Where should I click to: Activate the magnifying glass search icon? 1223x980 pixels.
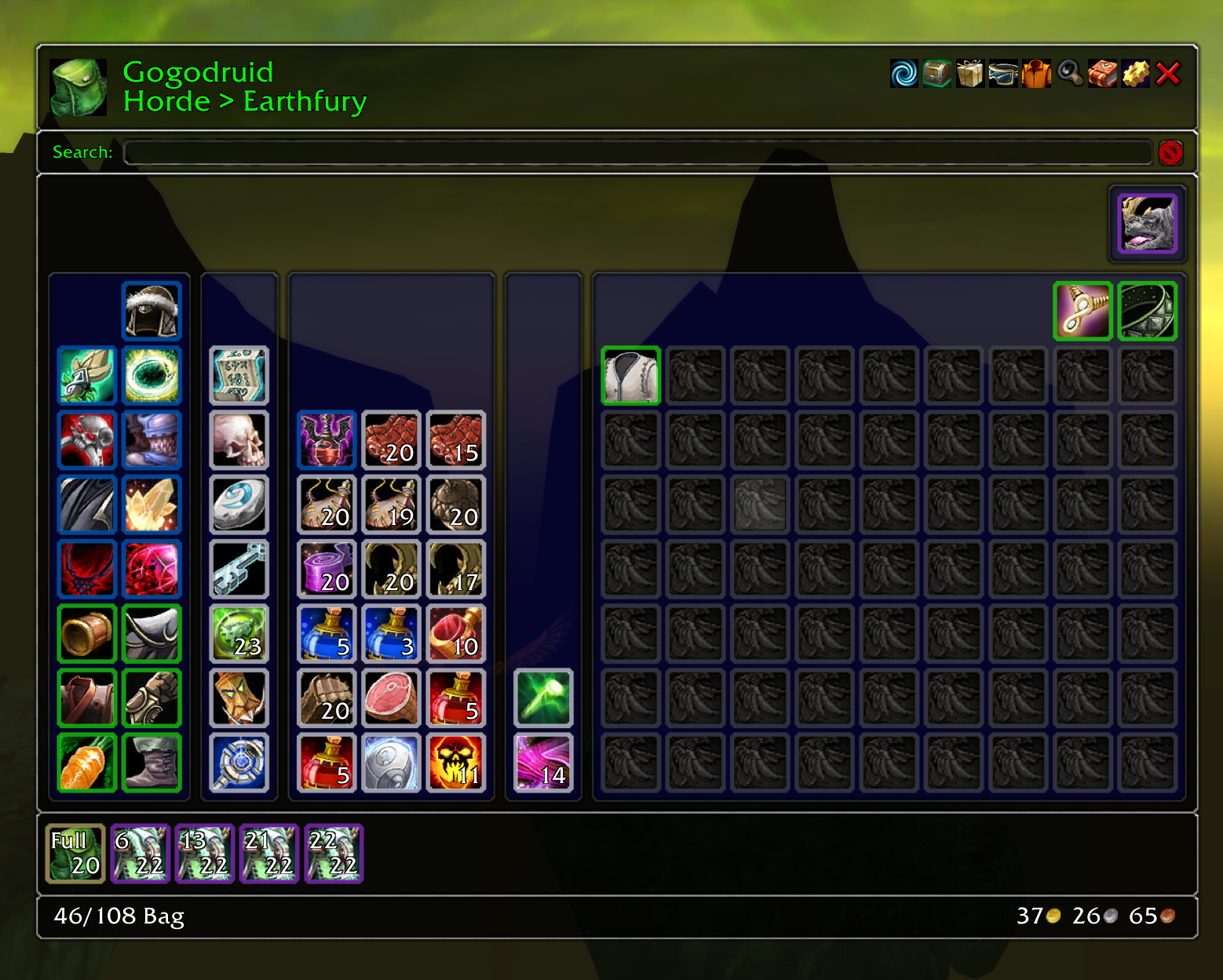[x=1068, y=74]
